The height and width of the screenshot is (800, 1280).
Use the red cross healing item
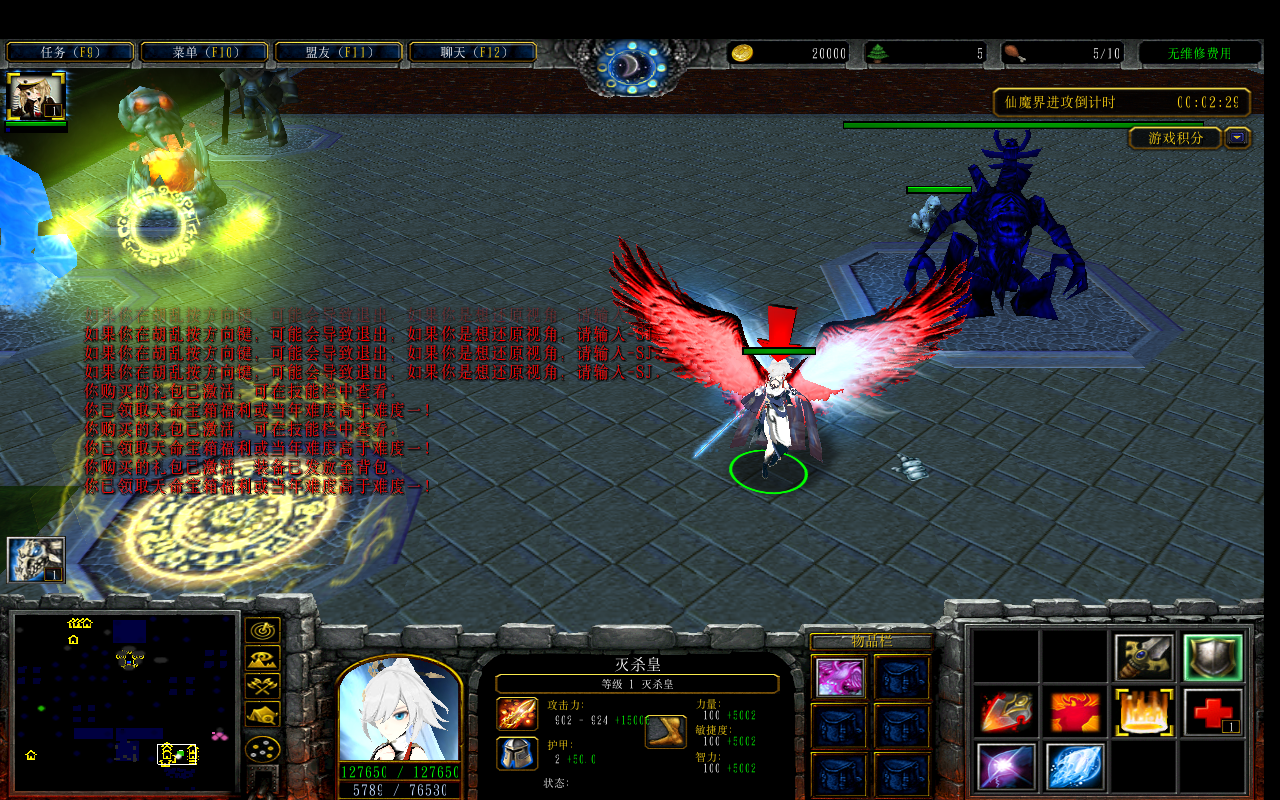pos(1211,711)
